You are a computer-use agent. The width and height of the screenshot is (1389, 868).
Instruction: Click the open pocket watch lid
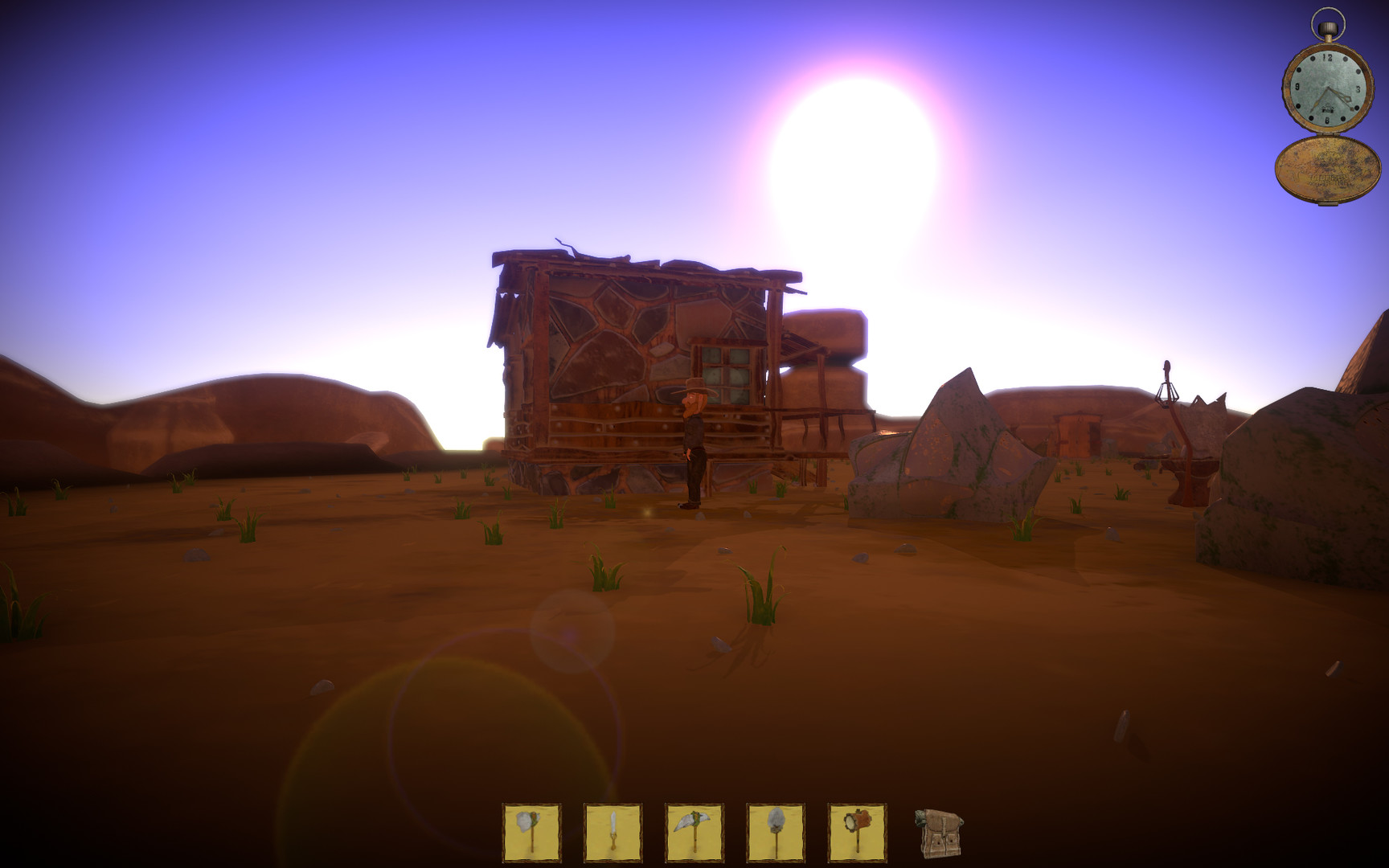(1326, 169)
